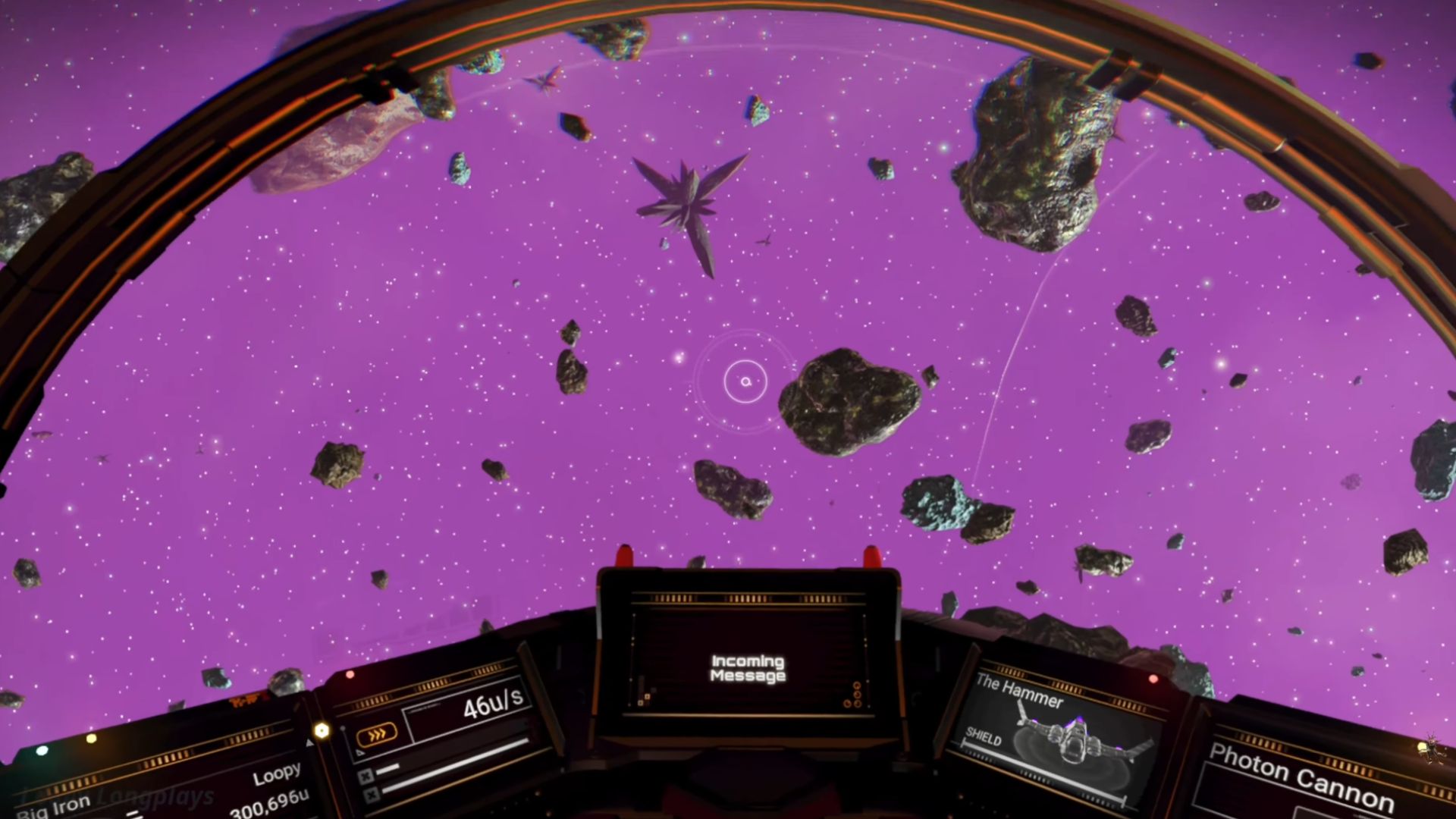Open the small triangle pointer under the 46u/s gauge
This screenshot has height=819, width=1456.
(x=359, y=753)
